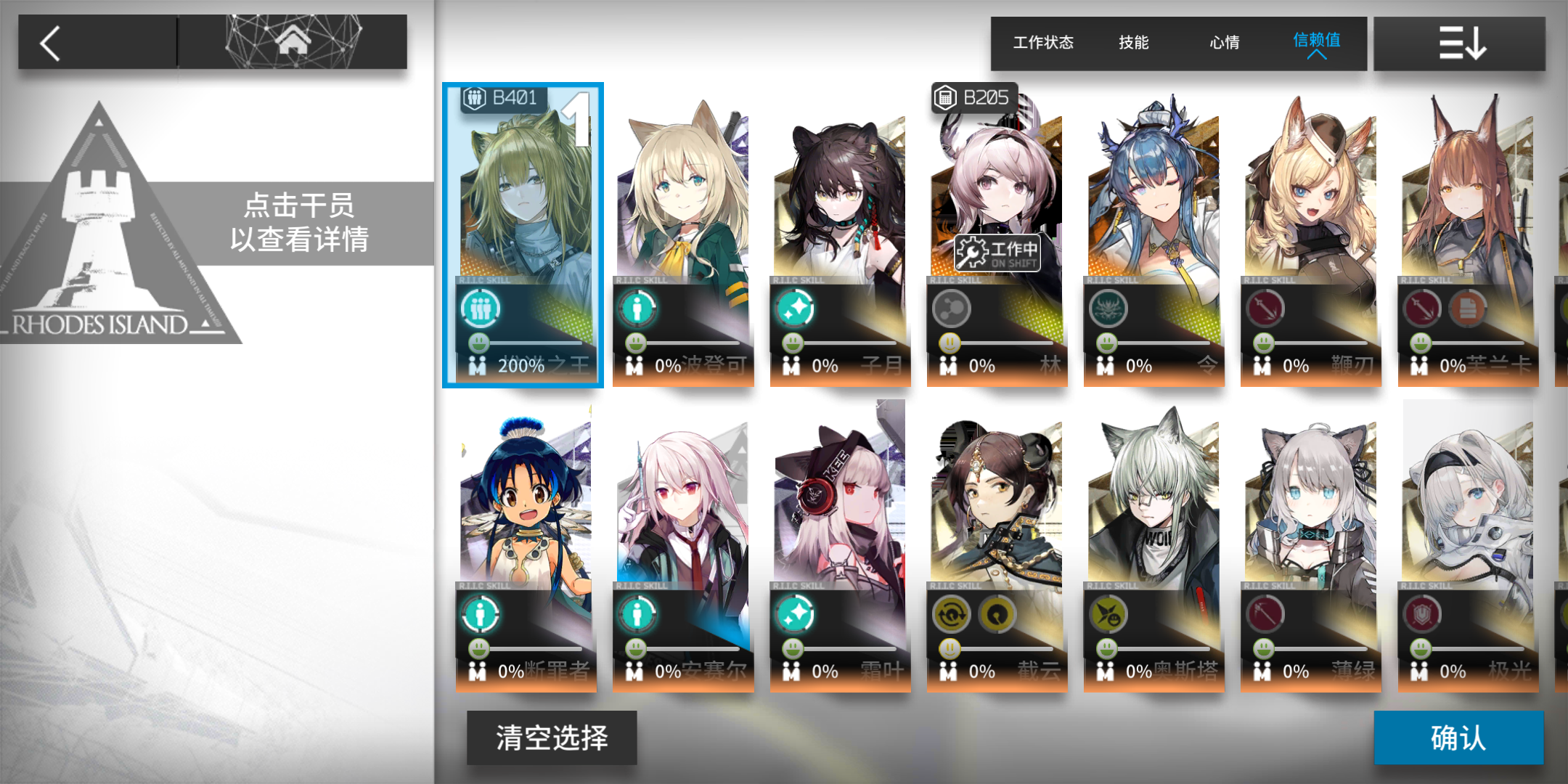Click the chevron under the 信赖值 tab
The image size is (1568, 784).
pos(1318,54)
